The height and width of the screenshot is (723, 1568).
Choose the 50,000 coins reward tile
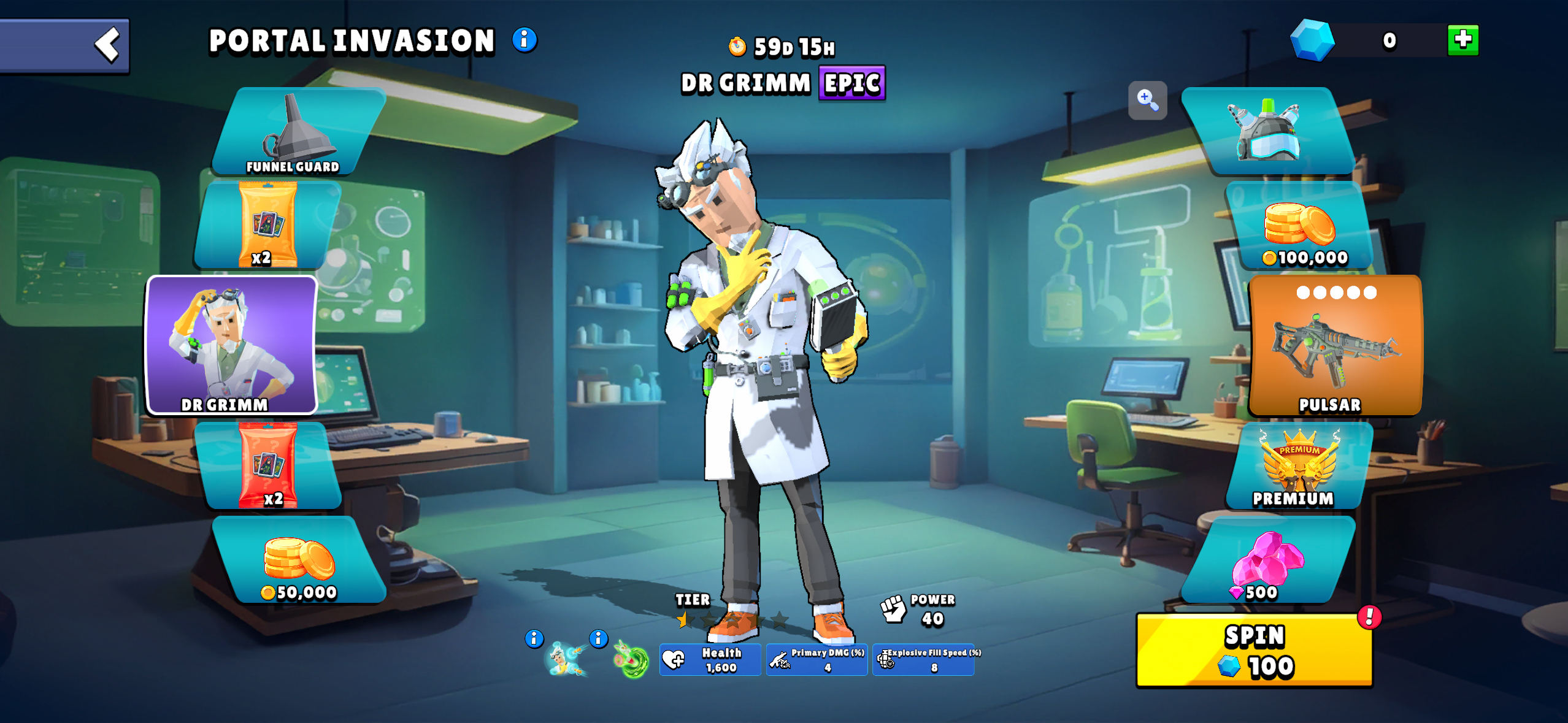point(299,561)
